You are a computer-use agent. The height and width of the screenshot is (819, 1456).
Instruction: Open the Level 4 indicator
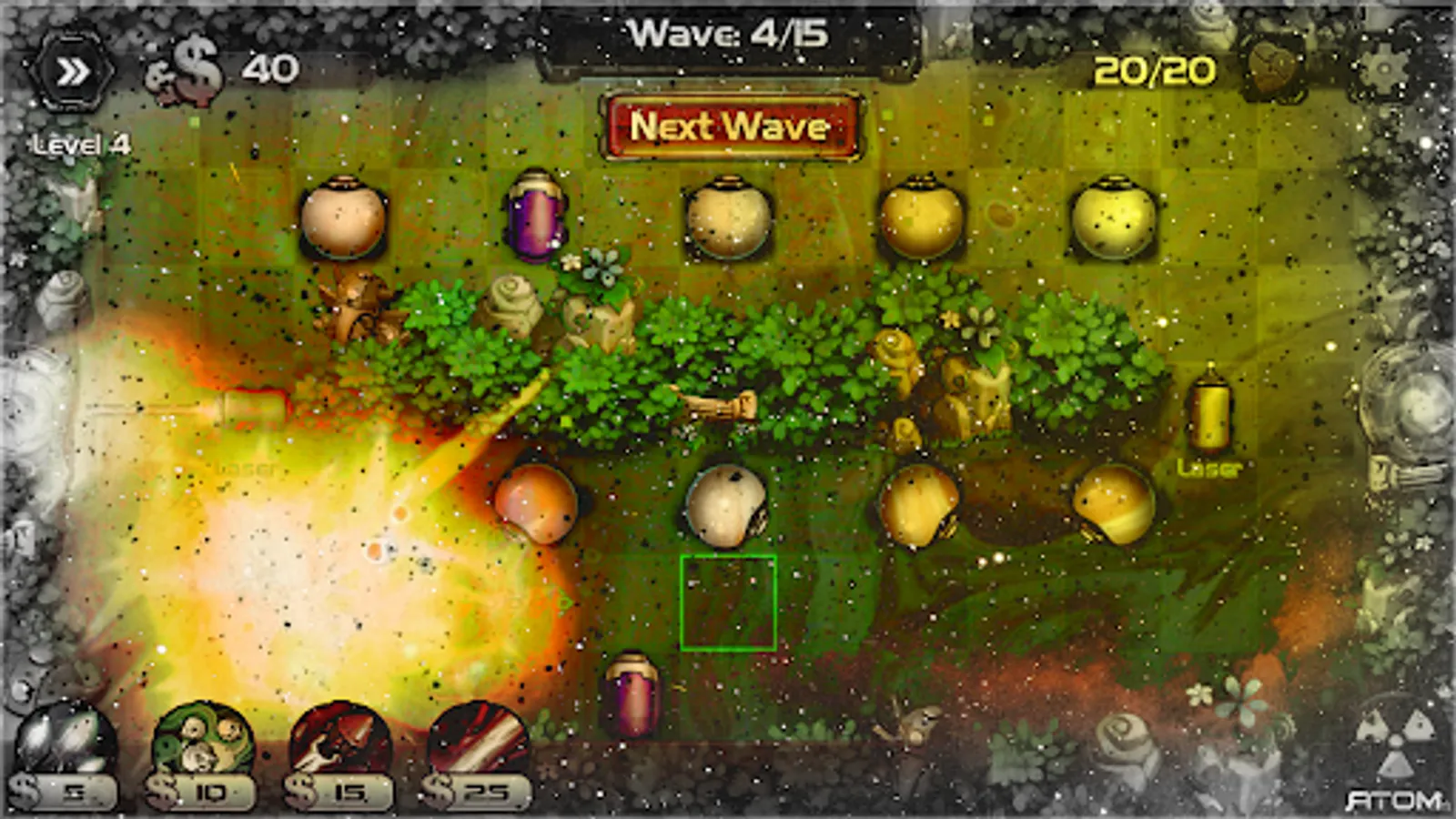pos(80,143)
